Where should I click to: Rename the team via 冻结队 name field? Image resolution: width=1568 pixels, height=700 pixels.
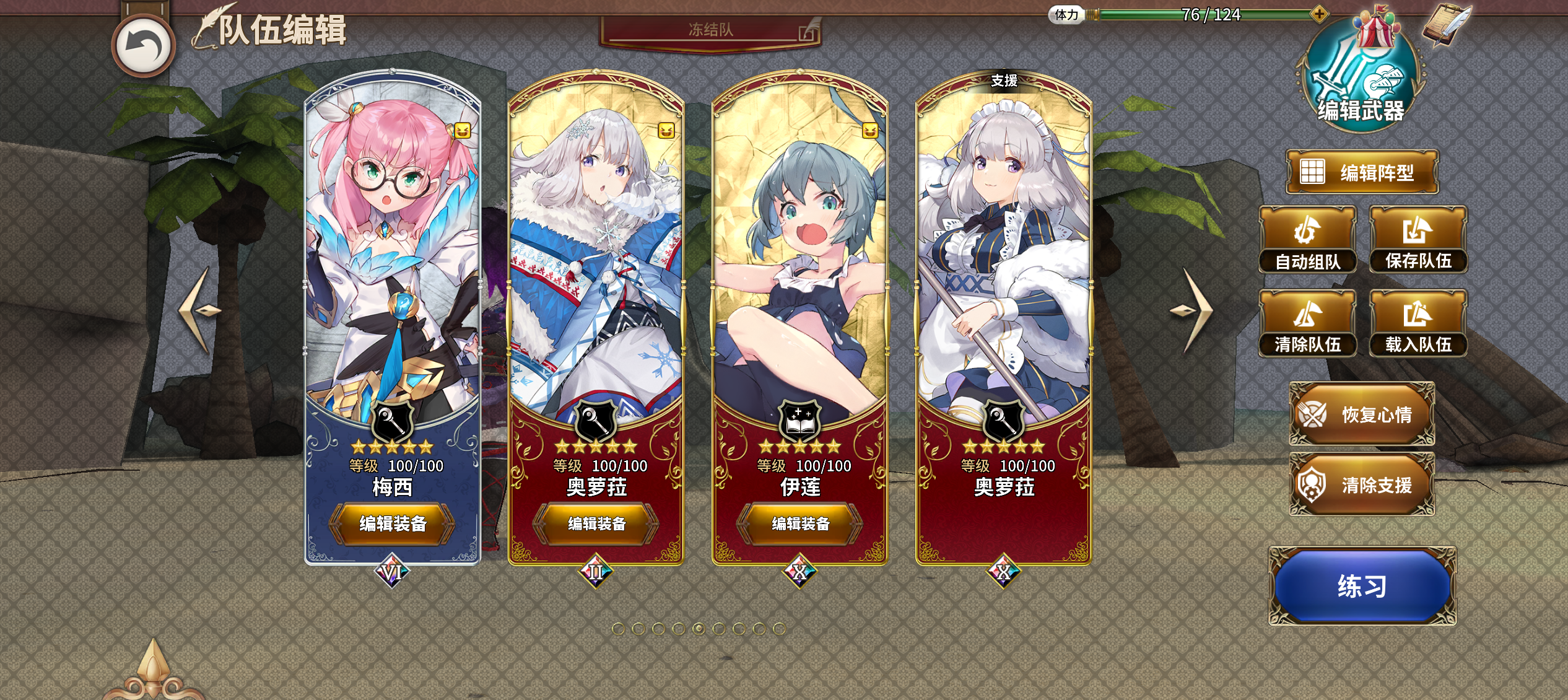(x=710, y=30)
